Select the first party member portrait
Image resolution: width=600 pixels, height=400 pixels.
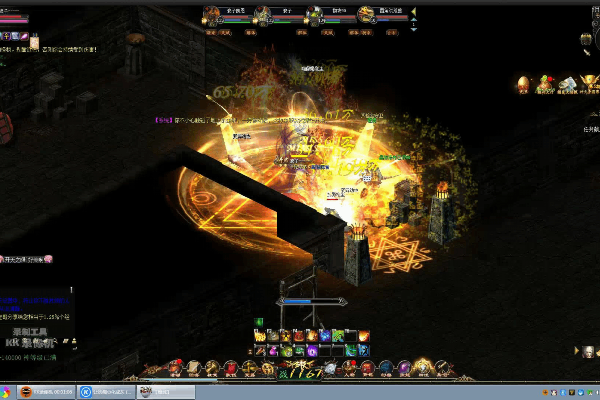(213, 14)
